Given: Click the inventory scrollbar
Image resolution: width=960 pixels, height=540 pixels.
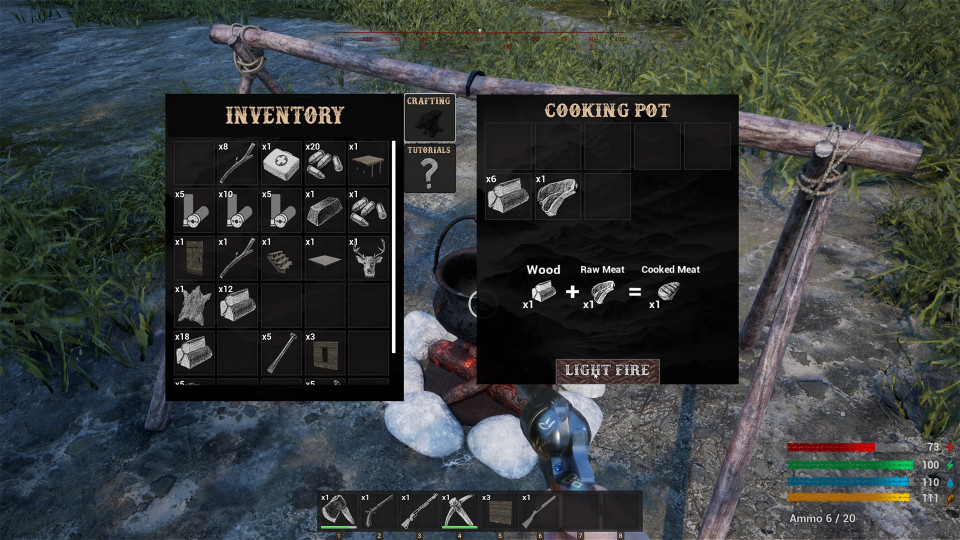Looking at the screenshot, I should tap(396, 247).
